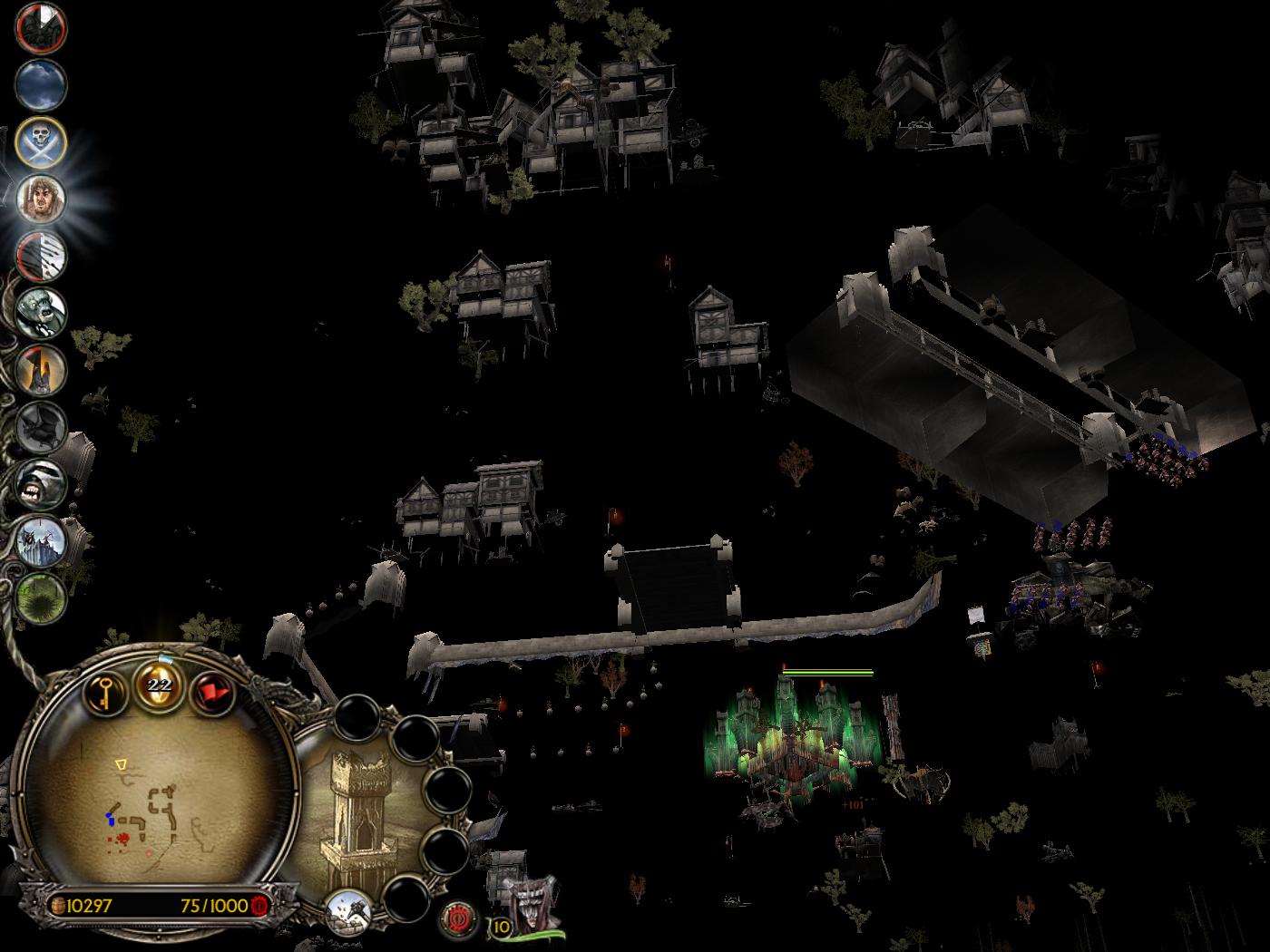The width and height of the screenshot is (1270, 952).
Task: Activate the roaring troll face power
Action: coord(41,482)
